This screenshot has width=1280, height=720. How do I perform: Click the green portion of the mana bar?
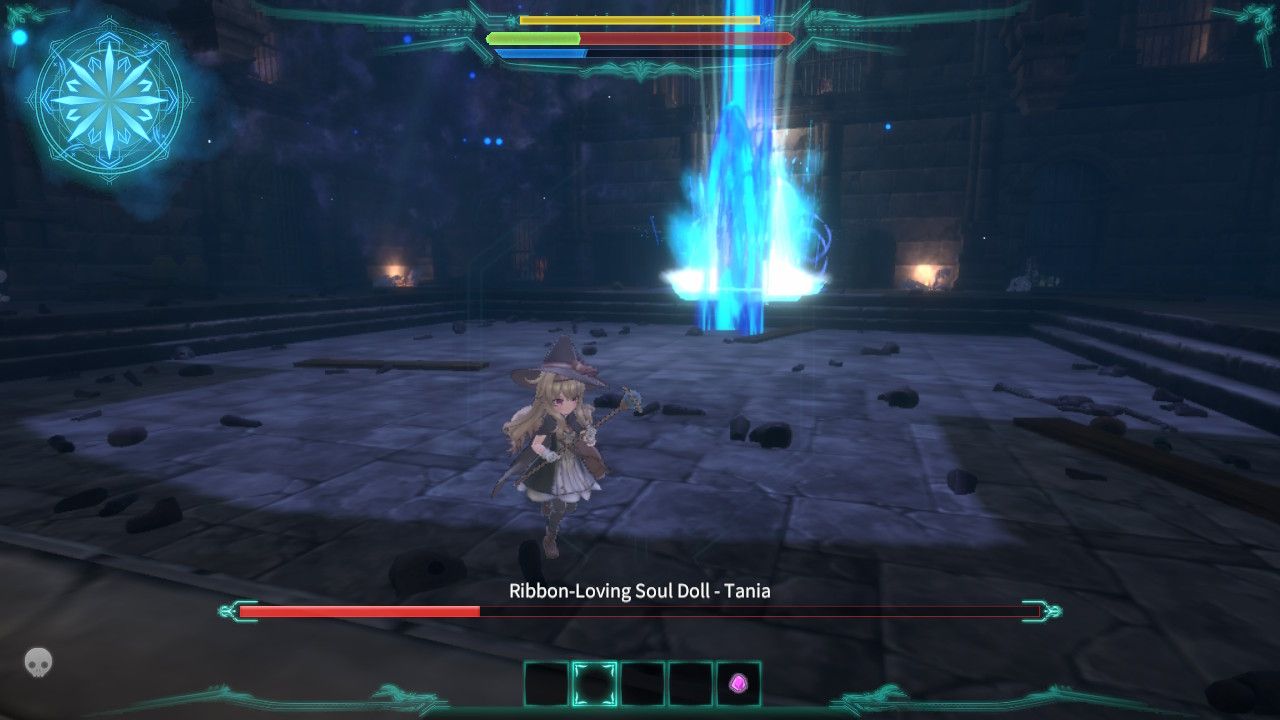click(x=535, y=37)
